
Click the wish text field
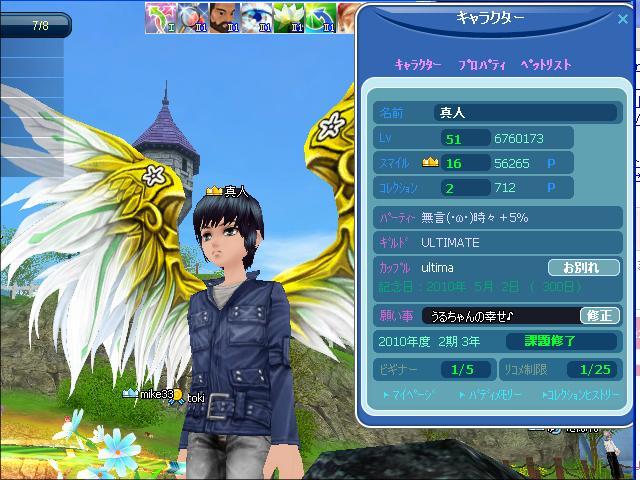(500, 316)
